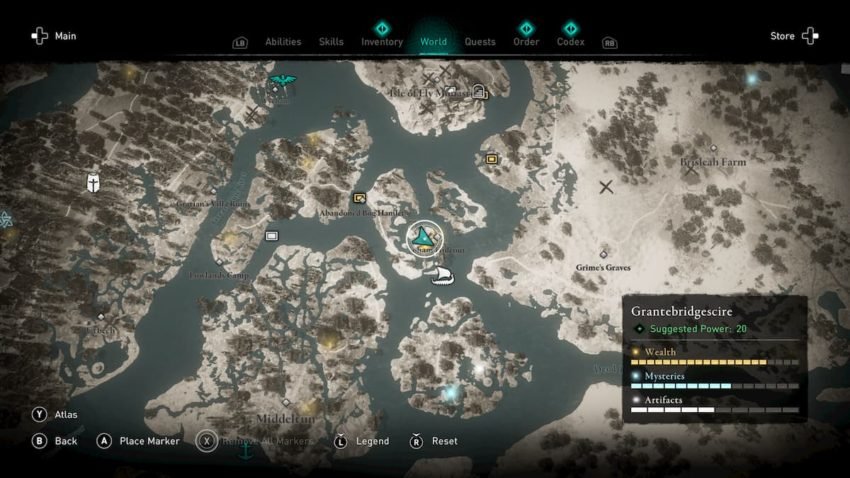Switch to the Abilities tab
850x478 pixels.
tap(283, 42)
